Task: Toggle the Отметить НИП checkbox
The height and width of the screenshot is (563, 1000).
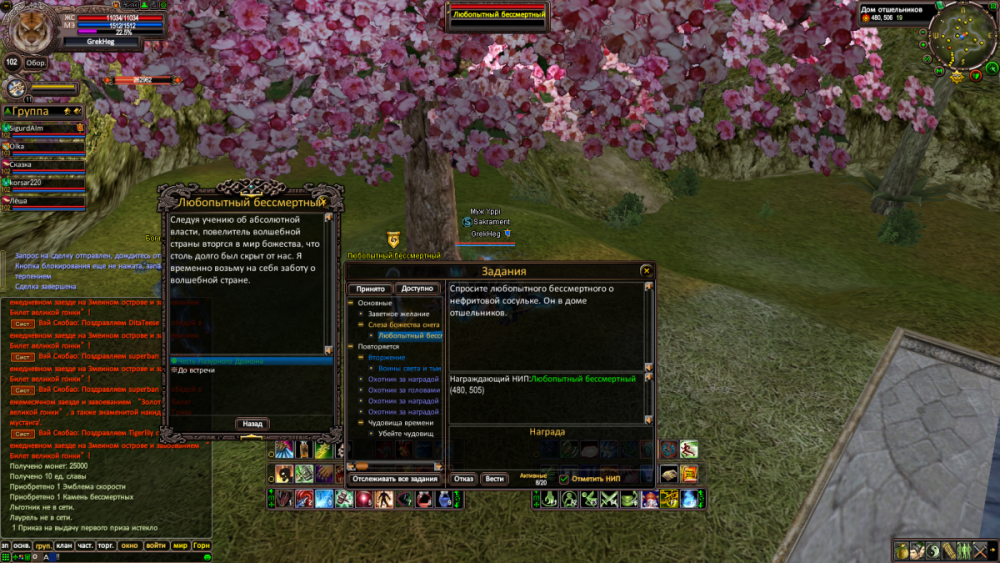Action: coord(563,479)
